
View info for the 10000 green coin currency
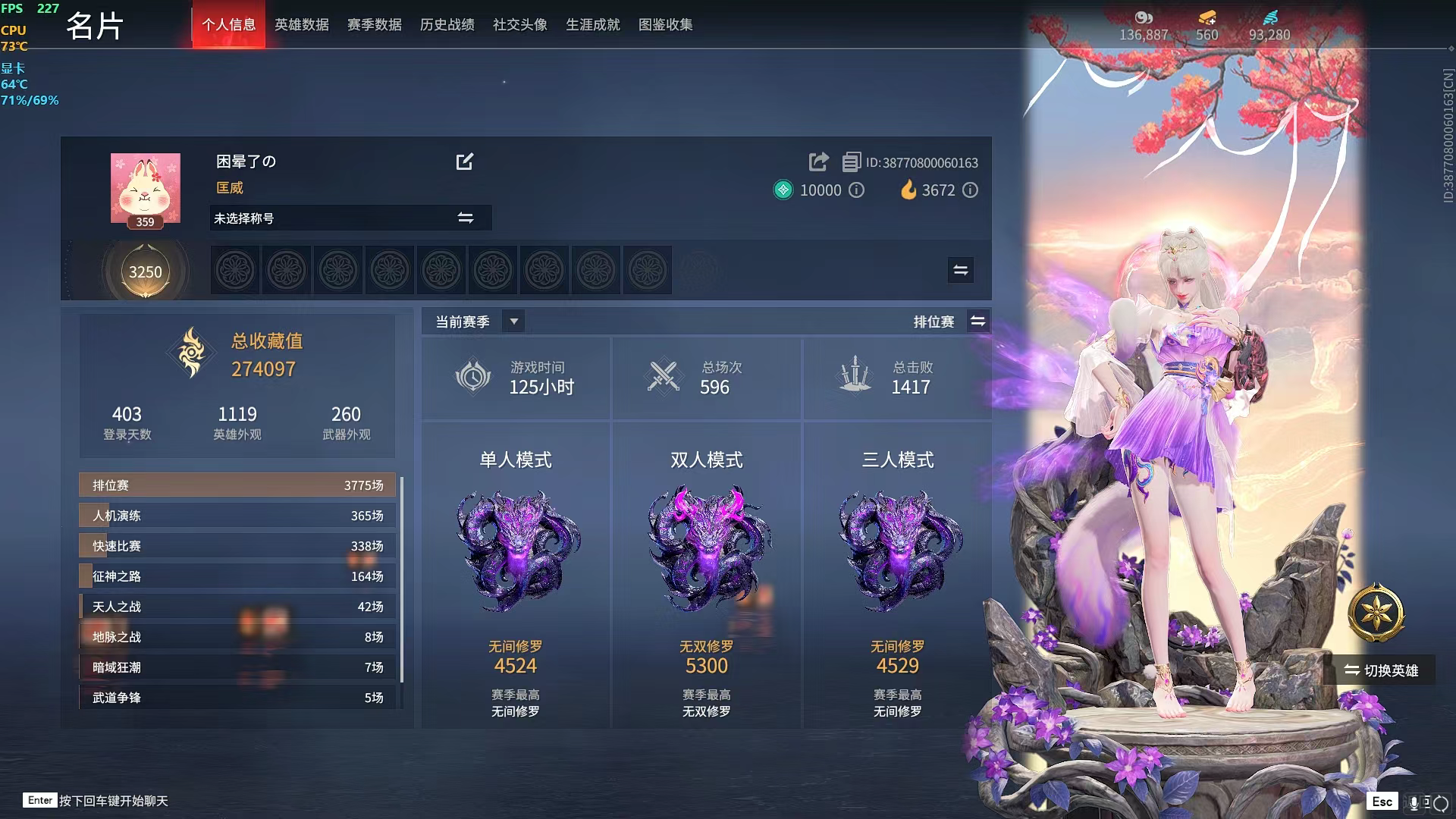[857, 190]
